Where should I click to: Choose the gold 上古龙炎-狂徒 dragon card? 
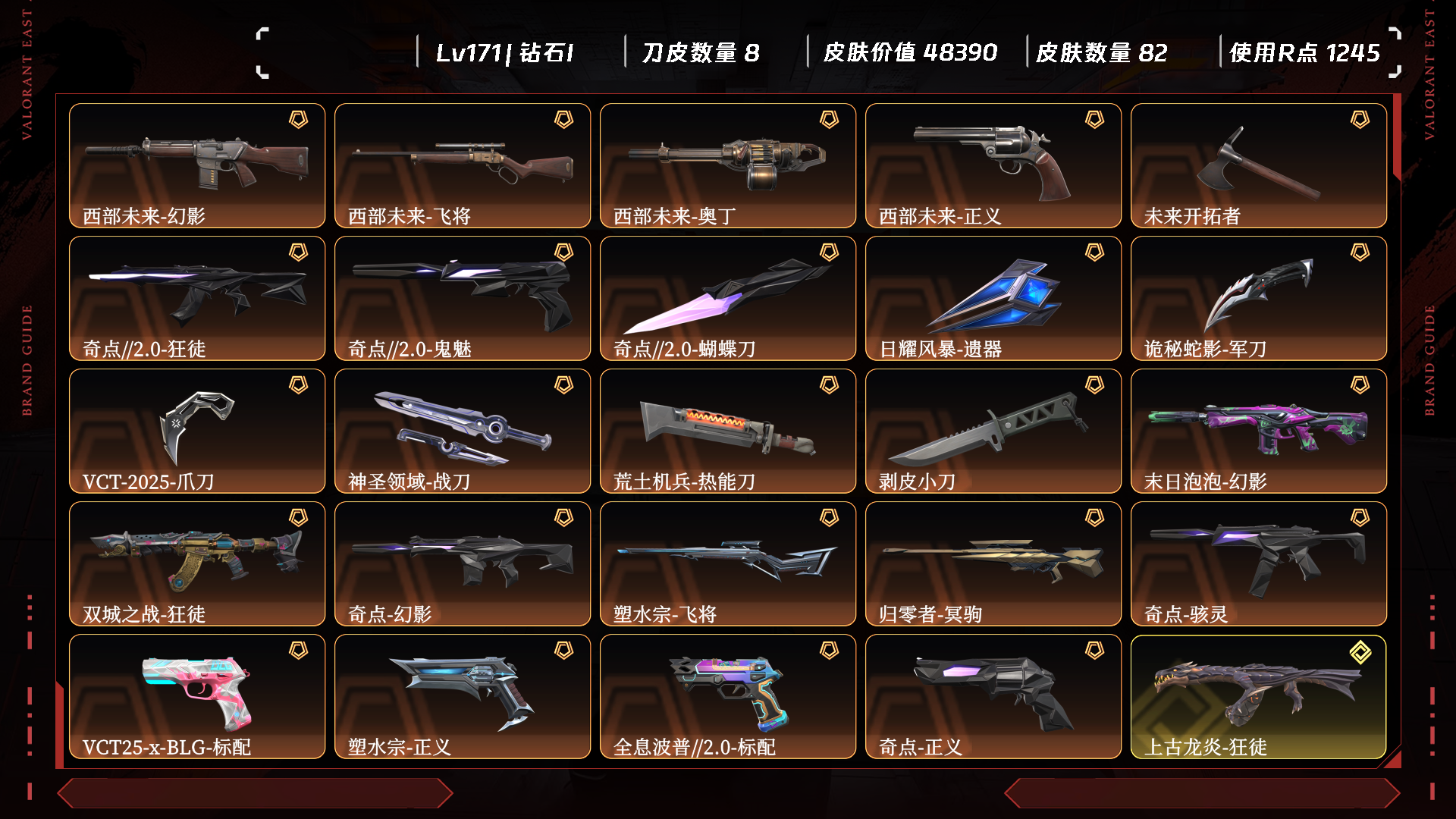pyautogui.click(x=1259, y=696)
